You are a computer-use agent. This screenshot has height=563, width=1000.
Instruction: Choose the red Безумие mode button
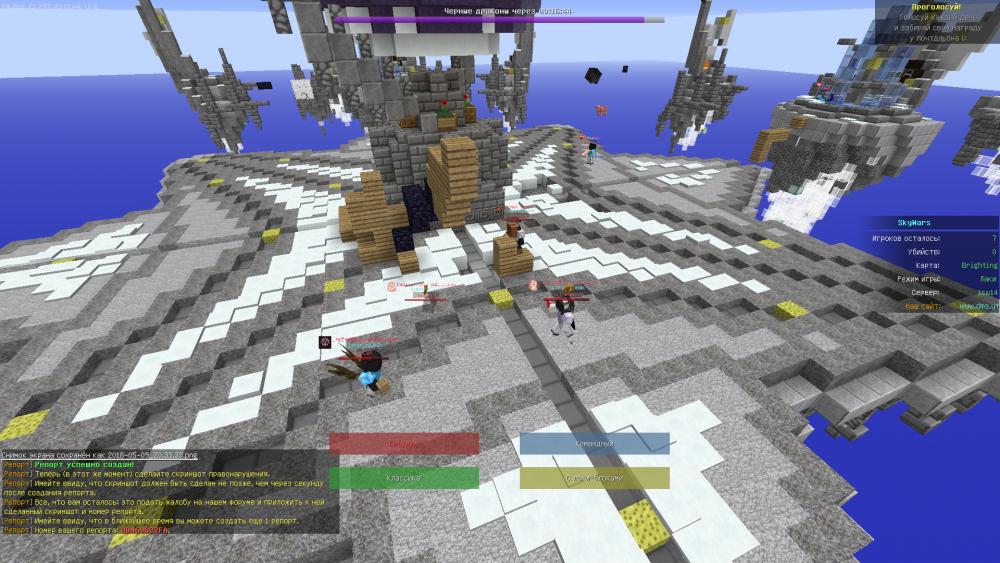[404, 443]
